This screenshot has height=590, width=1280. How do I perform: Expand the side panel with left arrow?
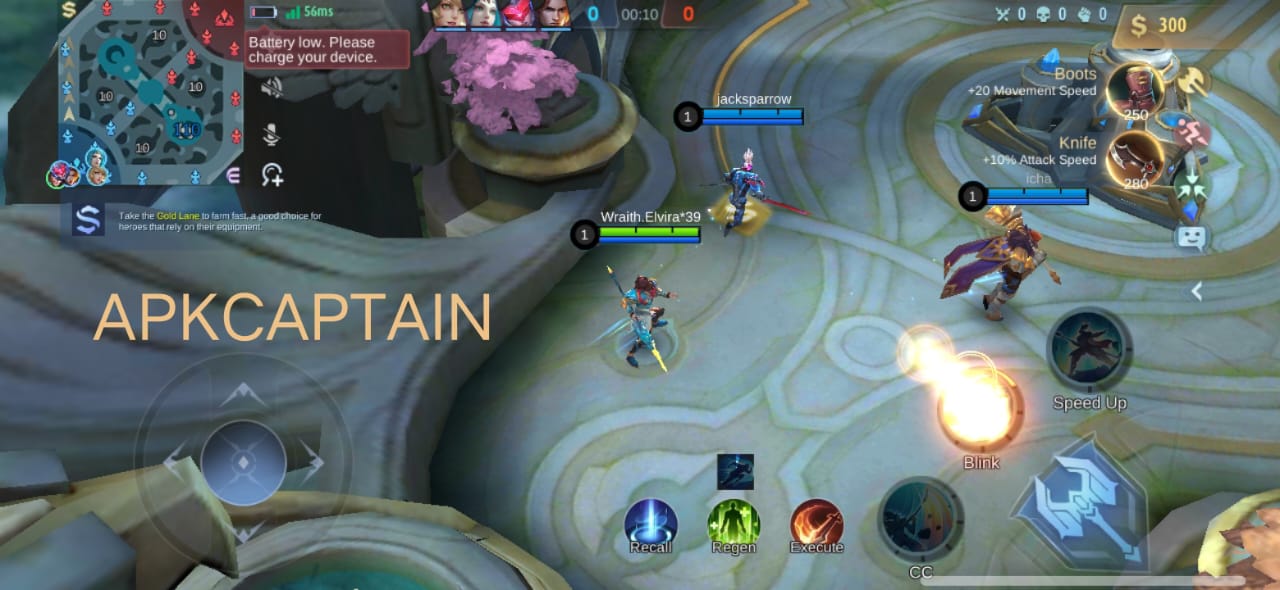coord(1195,291)
